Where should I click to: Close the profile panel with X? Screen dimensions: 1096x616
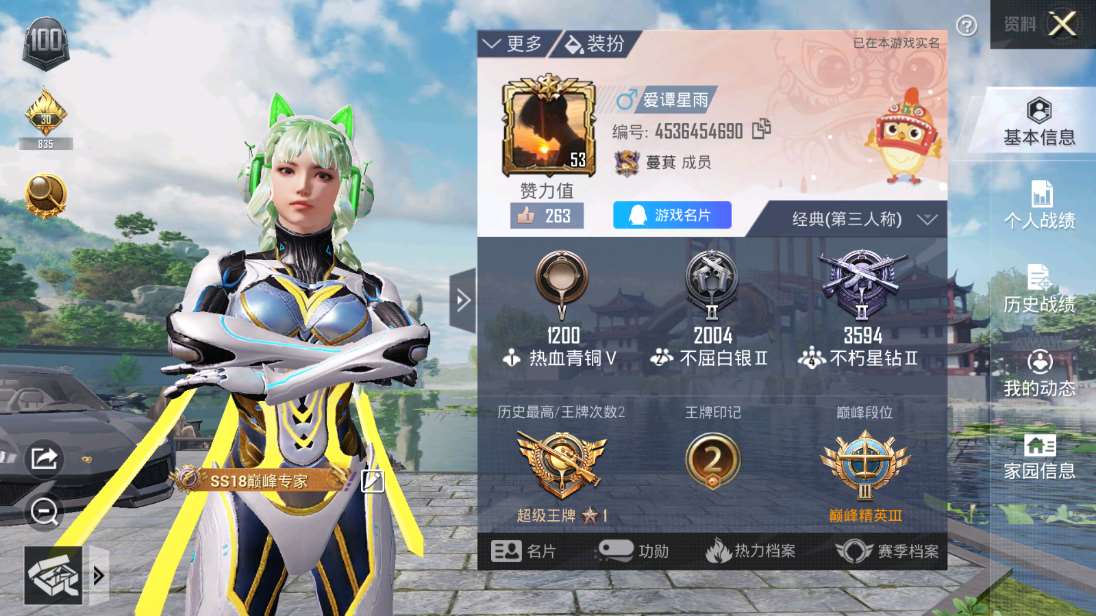(1061, 24)
